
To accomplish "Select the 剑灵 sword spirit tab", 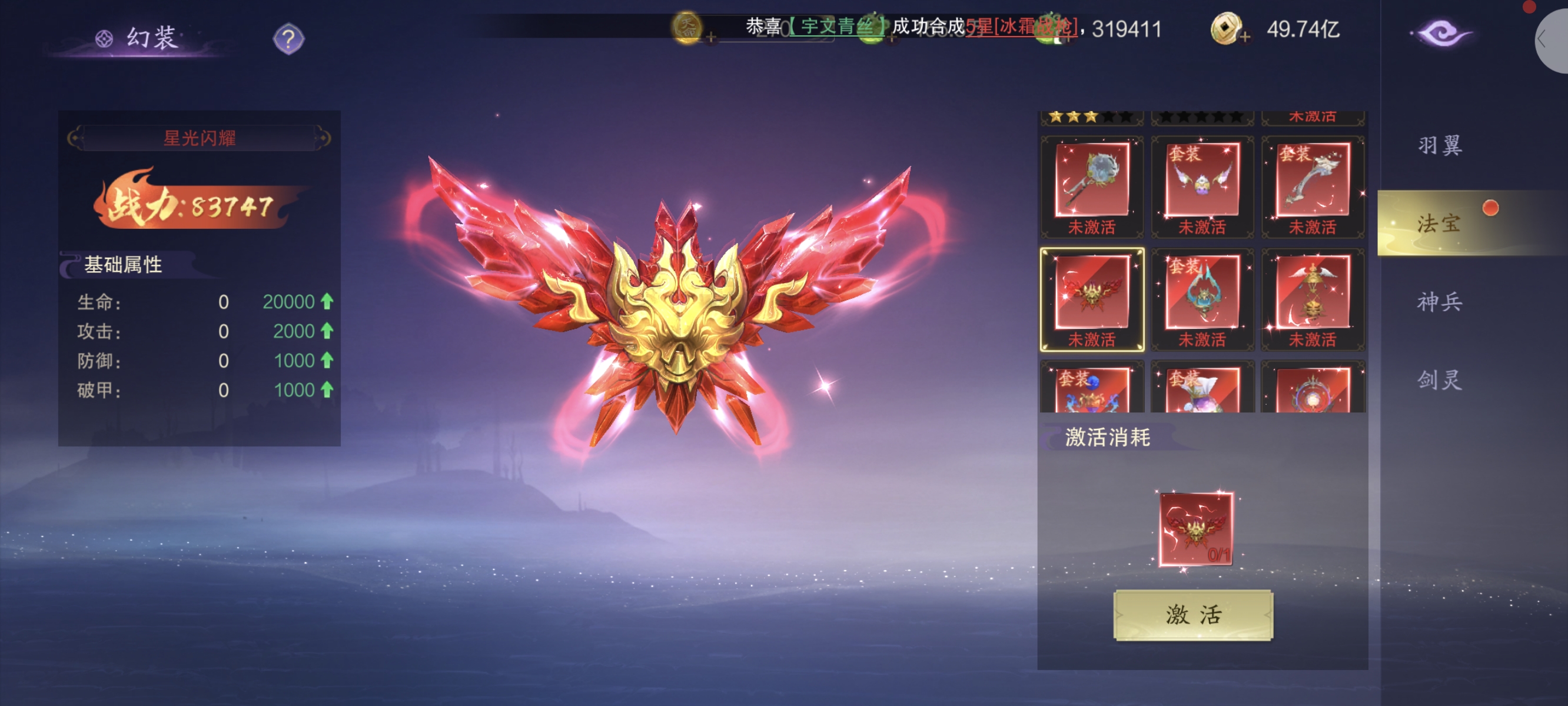I will [1439, 380].
